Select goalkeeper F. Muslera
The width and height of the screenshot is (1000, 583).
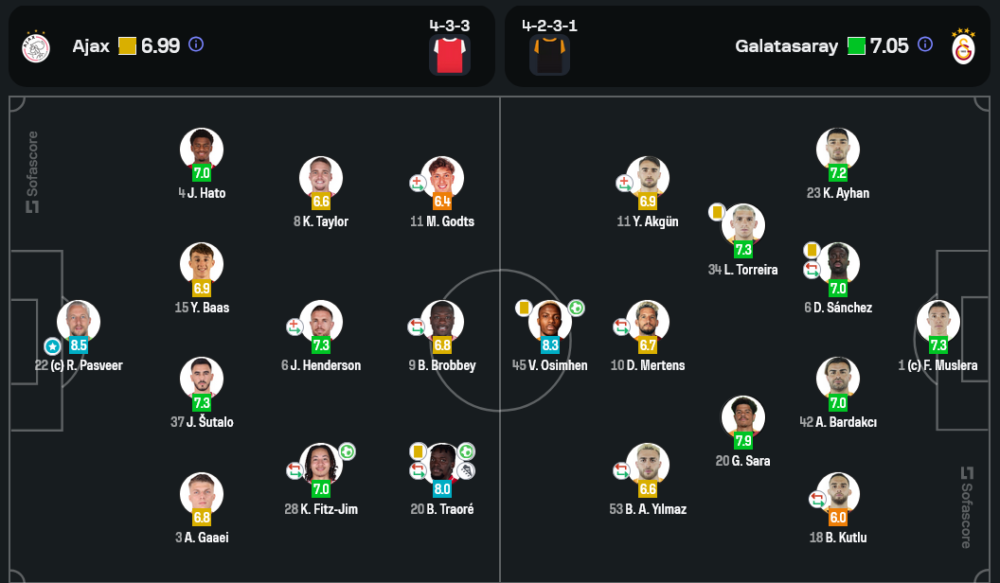point(938,322)
